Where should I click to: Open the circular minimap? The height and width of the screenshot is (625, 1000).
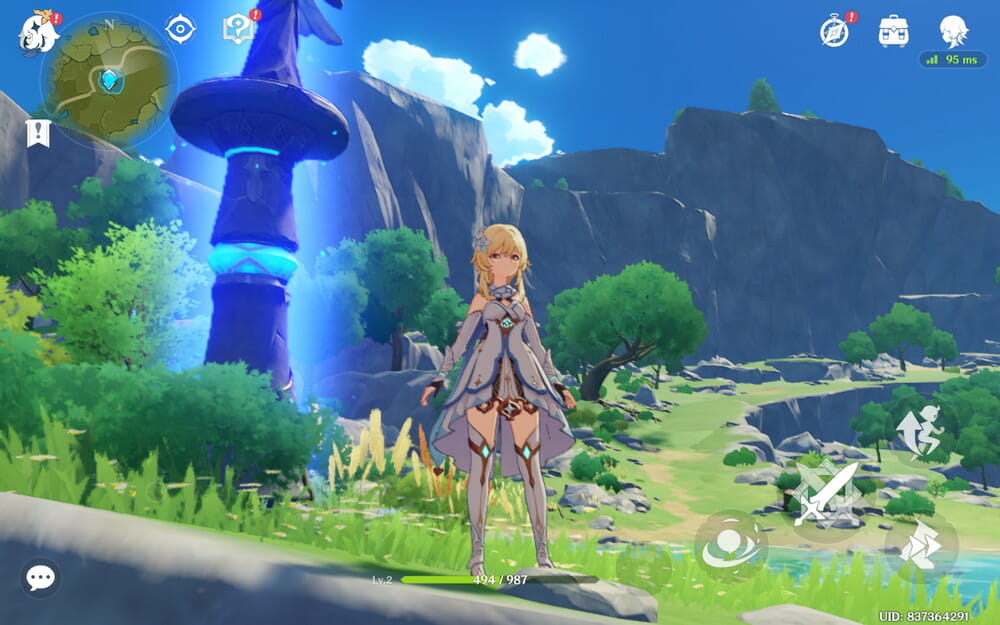pos(108,80)
